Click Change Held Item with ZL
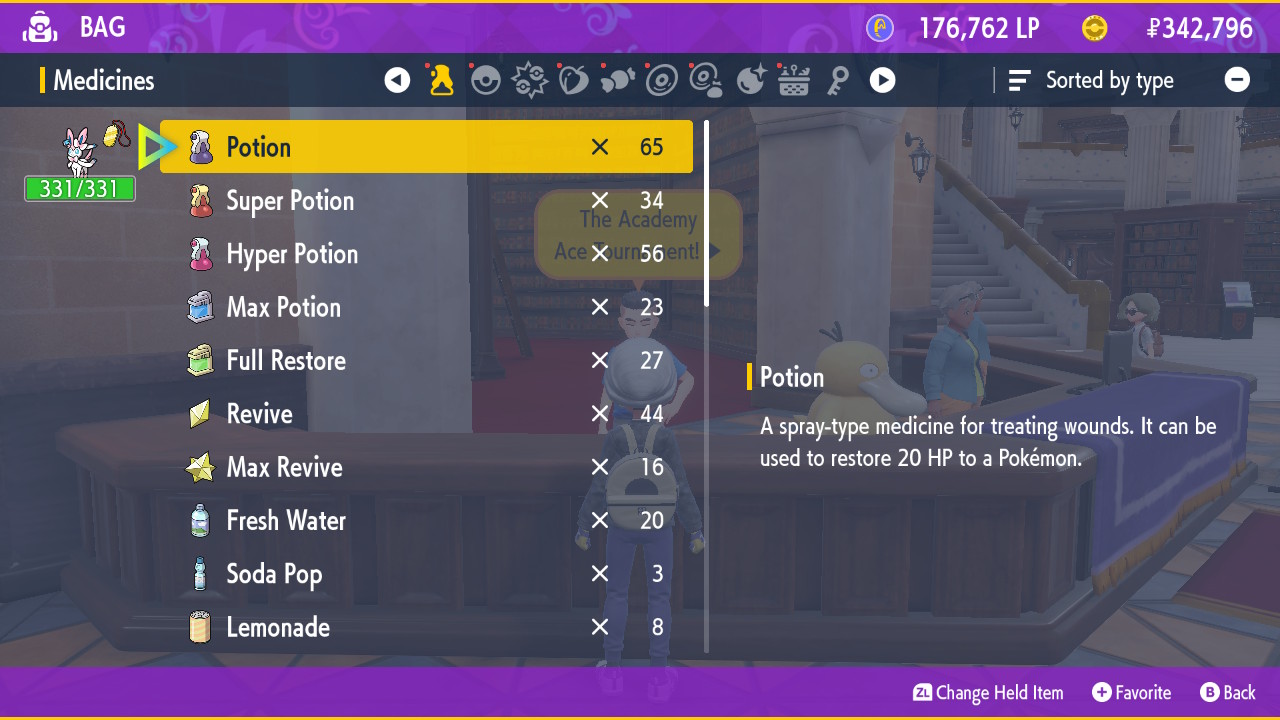Screen dimensions: 1280x720 tap(988, 692)
